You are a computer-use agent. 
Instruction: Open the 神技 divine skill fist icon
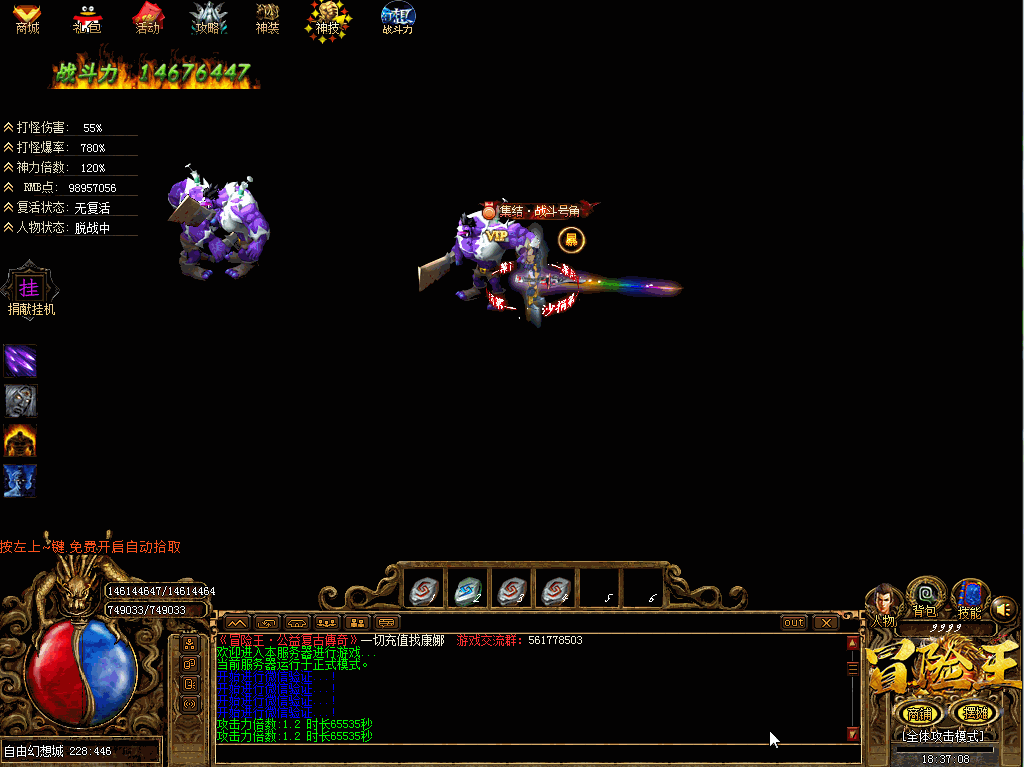(328, 18)
